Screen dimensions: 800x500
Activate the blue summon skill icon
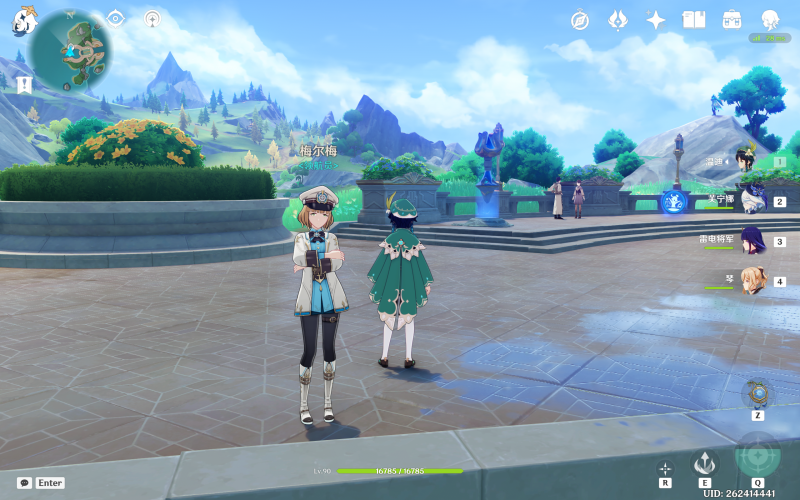pyautogui.click(x=674, y=201)
